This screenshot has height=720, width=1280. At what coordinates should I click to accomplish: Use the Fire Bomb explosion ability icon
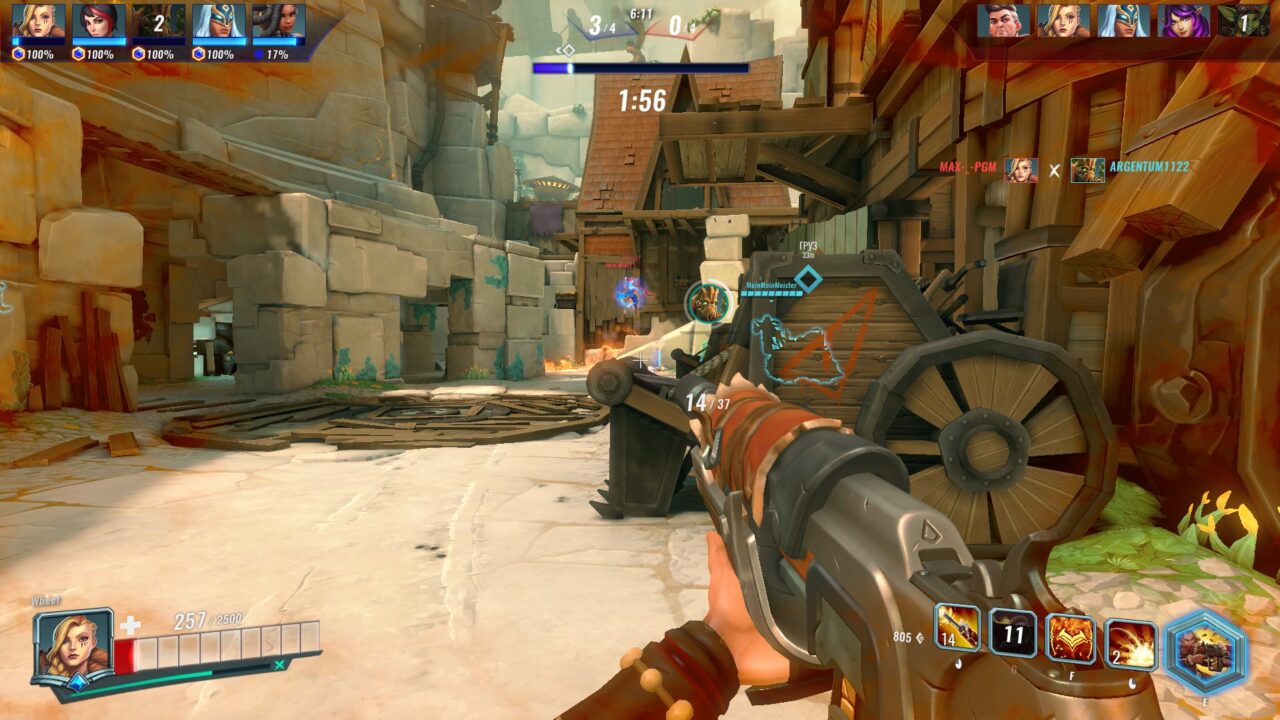tap(1131, 645)
